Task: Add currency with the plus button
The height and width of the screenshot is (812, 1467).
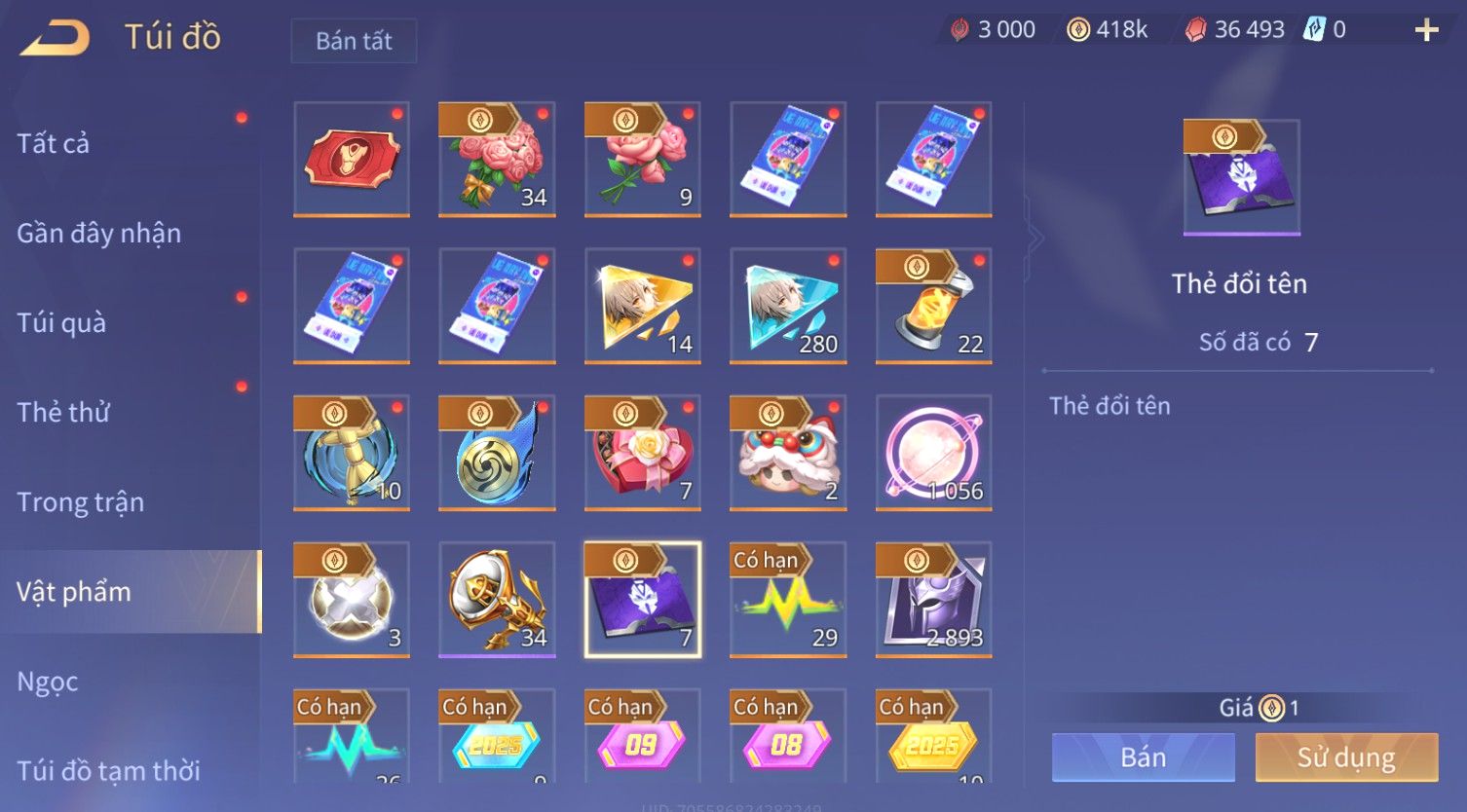Action: point(1426,30)
